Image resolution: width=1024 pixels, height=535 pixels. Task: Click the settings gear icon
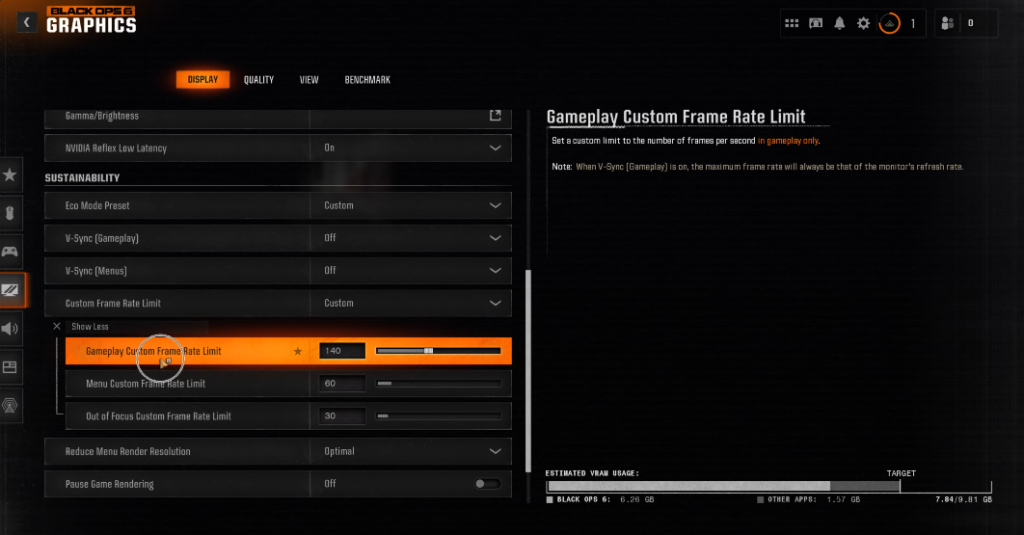coord(863,23)
